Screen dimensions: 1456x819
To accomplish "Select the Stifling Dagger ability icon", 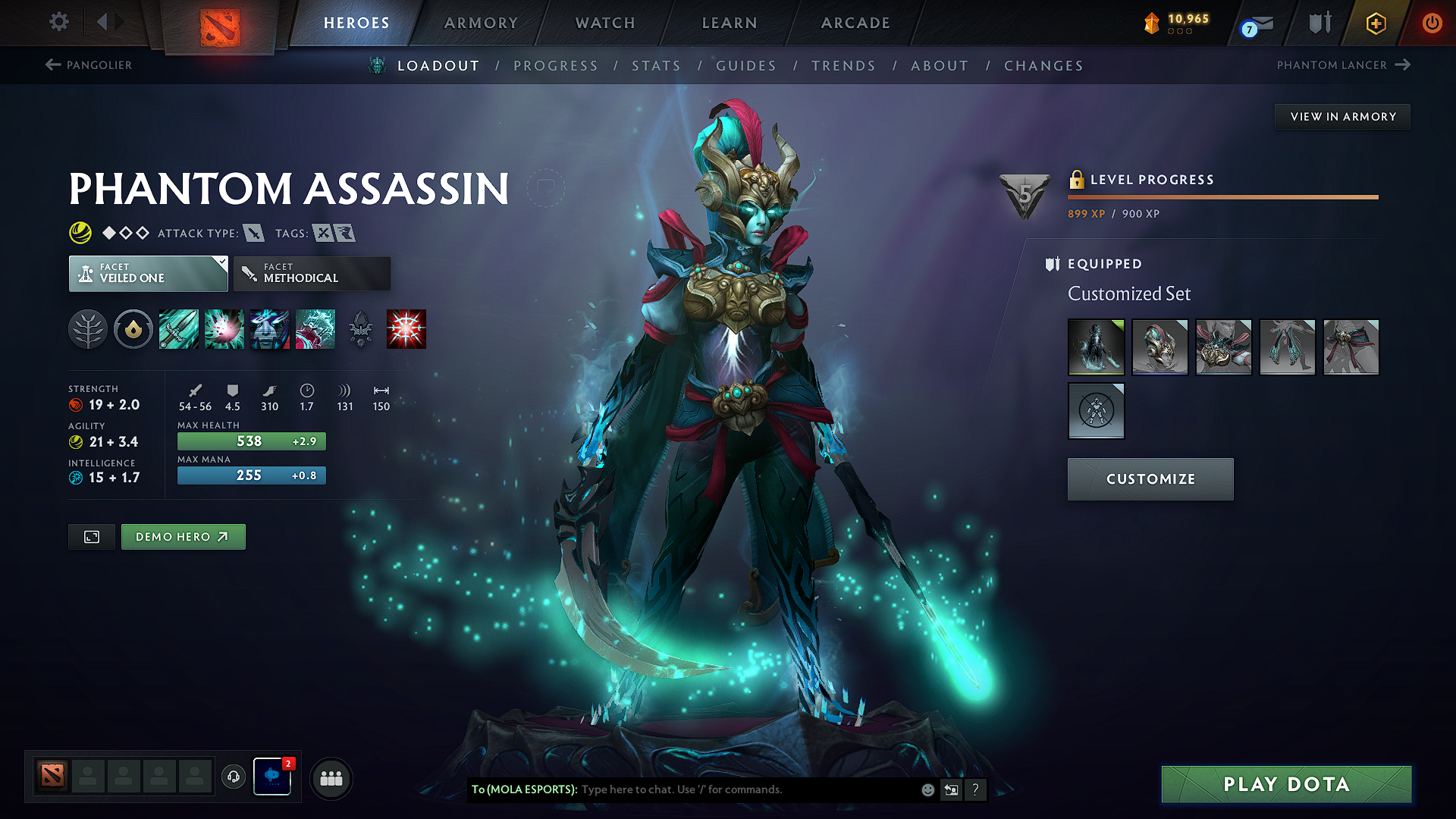I will tap(179, 328).
